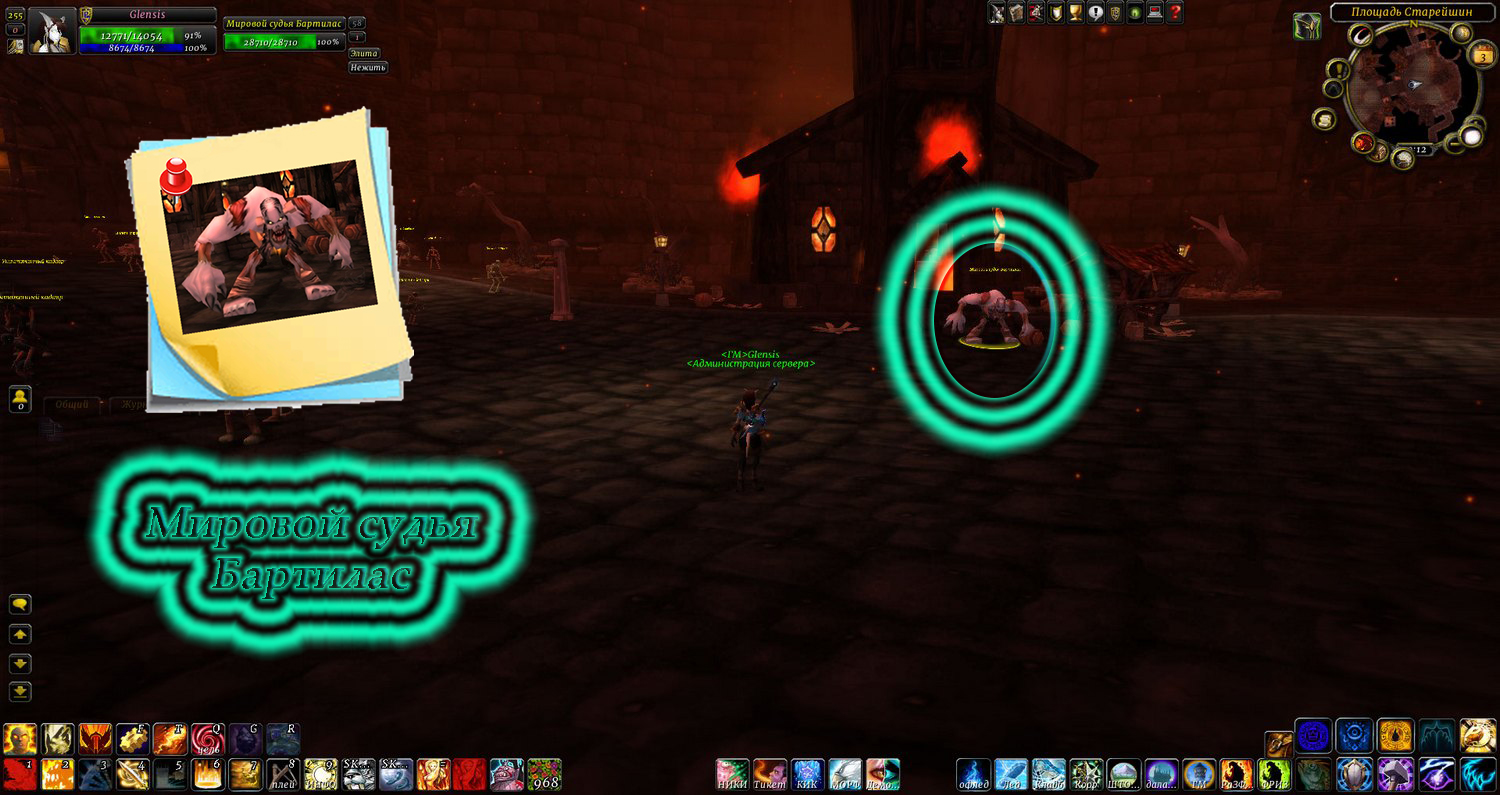Click the action slot with count 968
Image resolution: width=1500 pixels, height=795 pixels.
point(545,774)
